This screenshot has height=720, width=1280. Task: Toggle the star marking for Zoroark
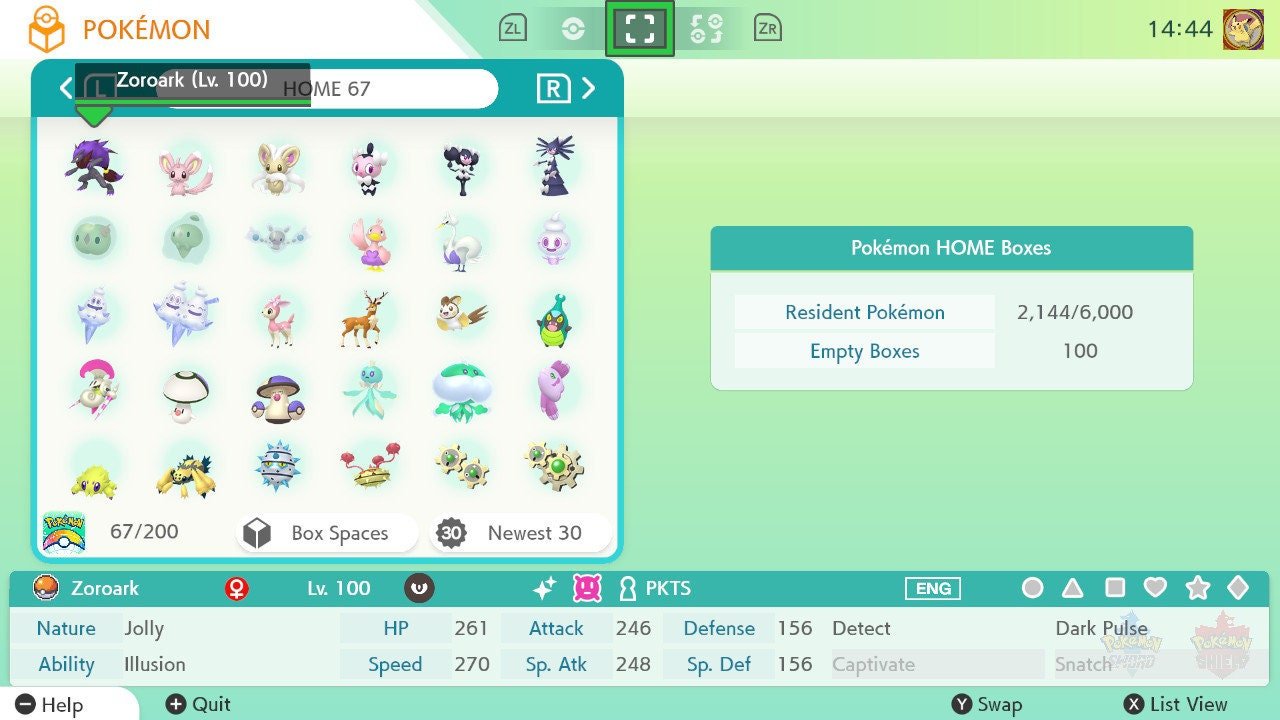tap(1198, 589)
